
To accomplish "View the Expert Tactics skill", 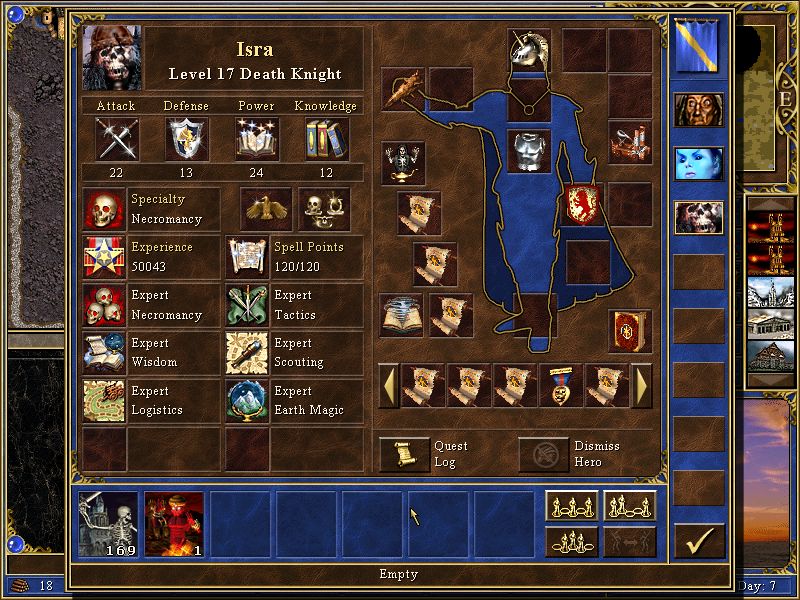I will coord(248,305).
